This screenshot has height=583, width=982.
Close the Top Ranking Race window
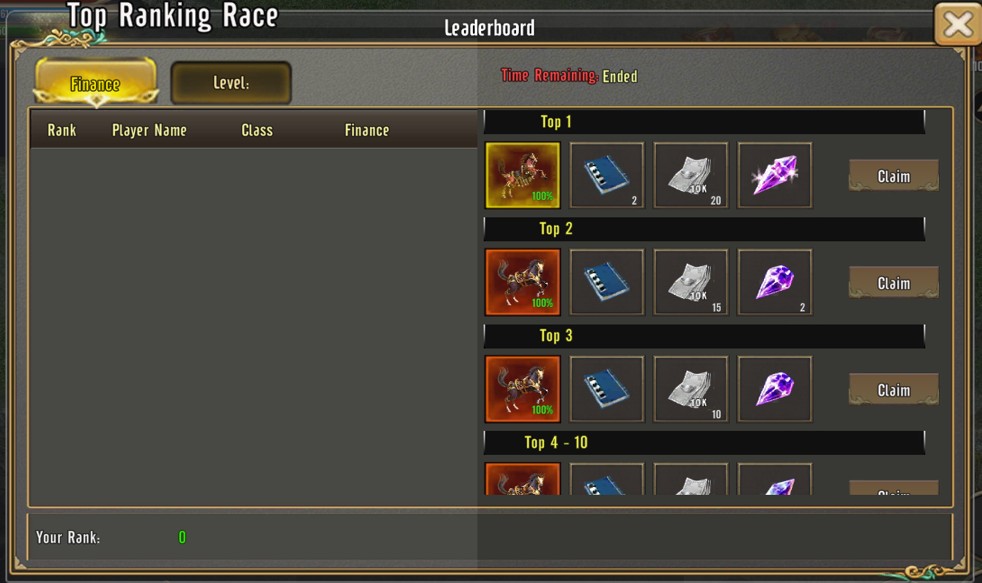[x=957, y=25]
